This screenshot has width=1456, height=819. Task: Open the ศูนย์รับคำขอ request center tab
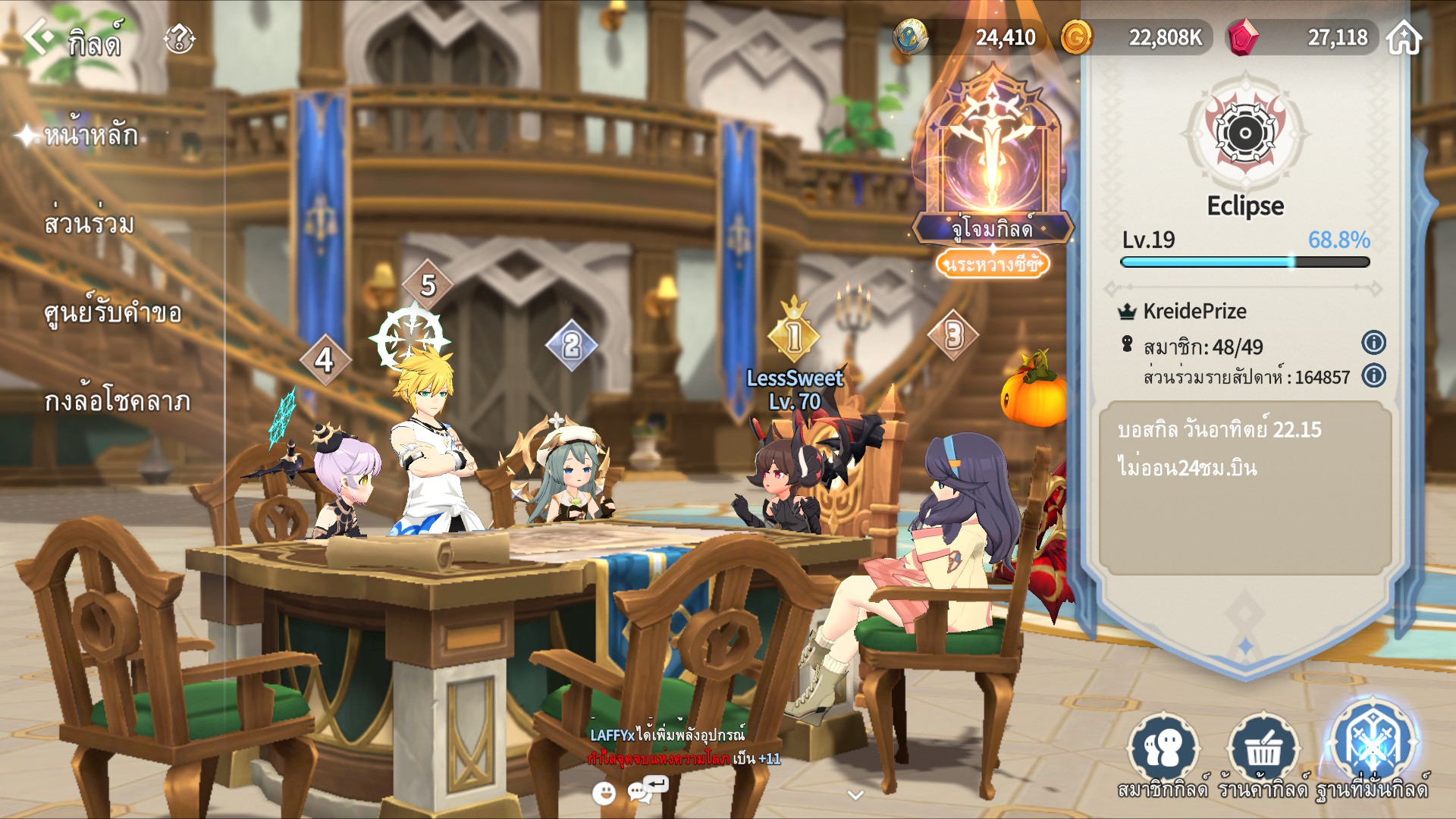coord(112,313)
